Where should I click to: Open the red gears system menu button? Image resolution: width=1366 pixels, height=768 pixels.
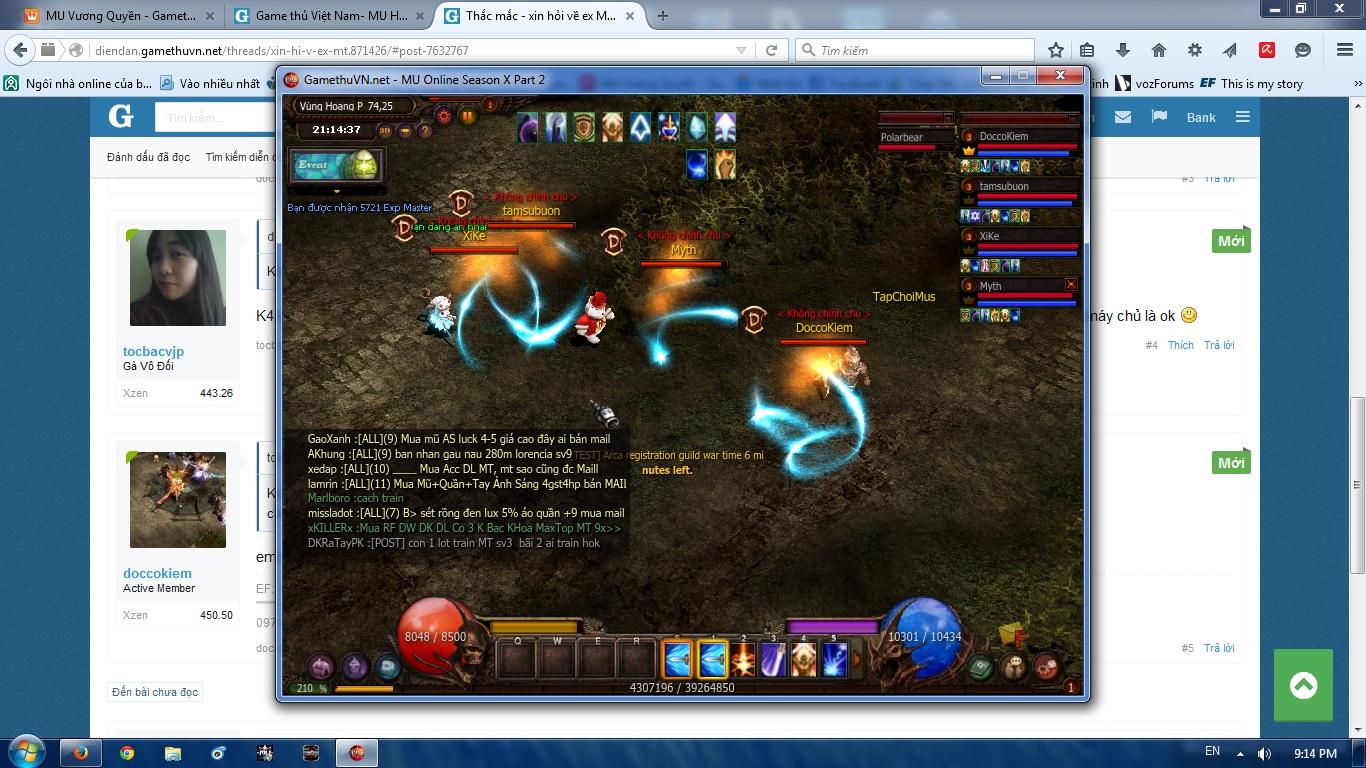[x=1046, y=665]
